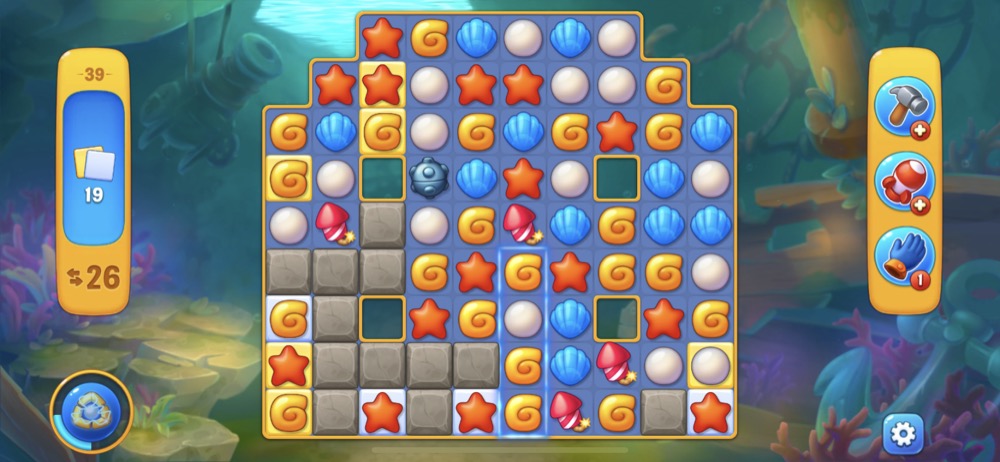Tap the round recycle shuffle button
The width and height of the screenshot is (1000, 462).
click(x=91, y=411)
